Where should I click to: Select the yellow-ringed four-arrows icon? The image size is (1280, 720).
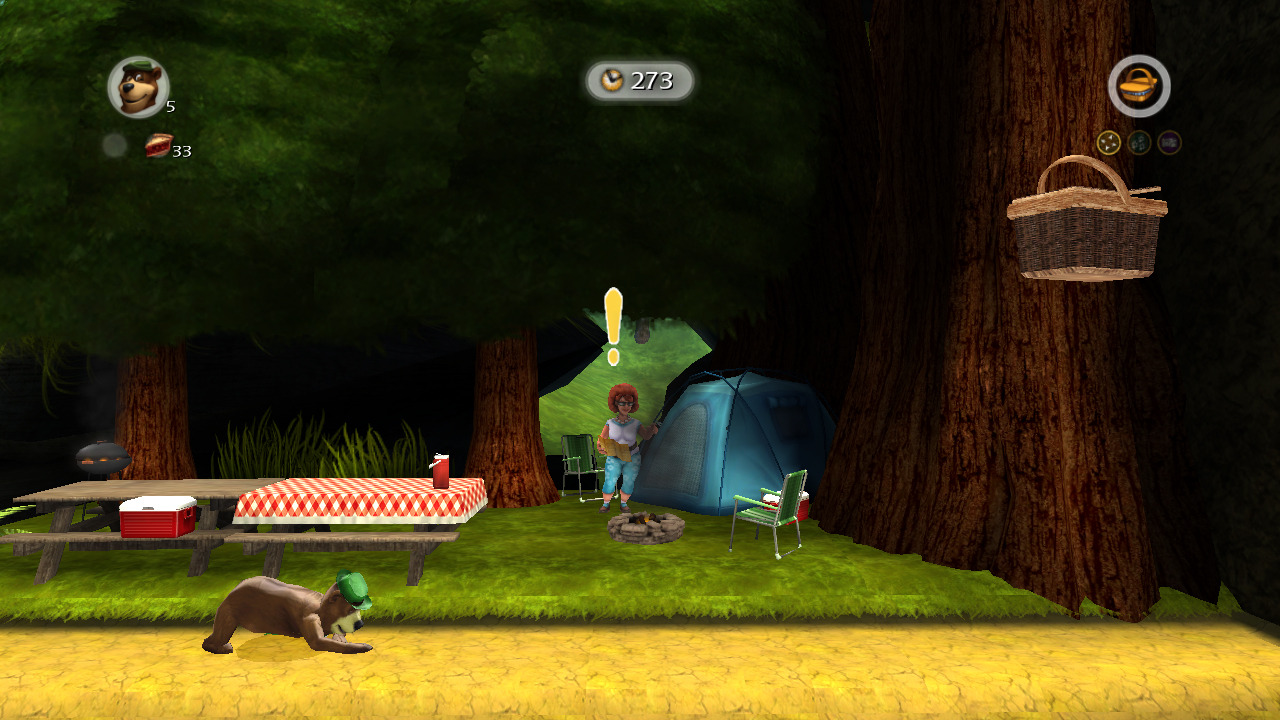click(x=1108, y=143)
